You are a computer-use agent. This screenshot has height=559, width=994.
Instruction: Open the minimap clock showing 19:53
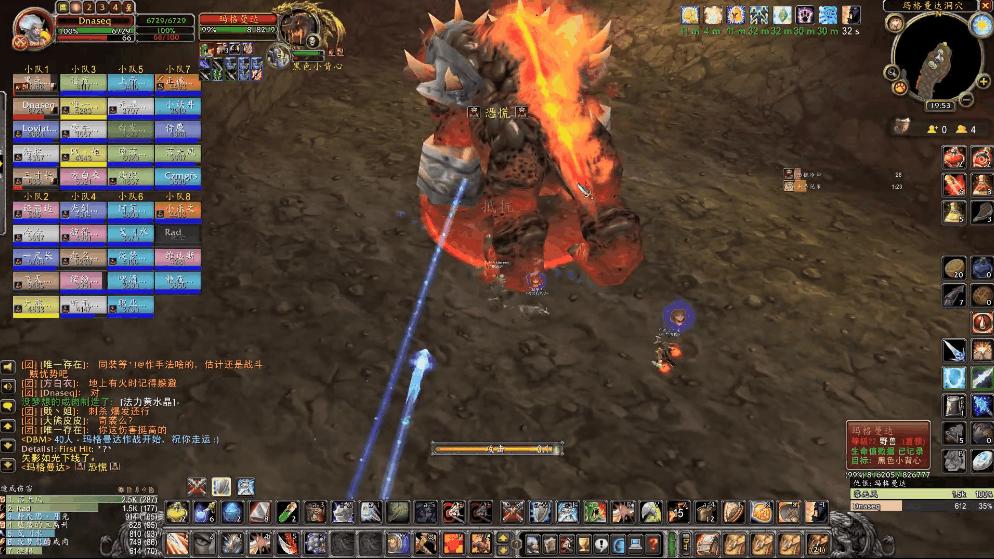coord(939,105)
